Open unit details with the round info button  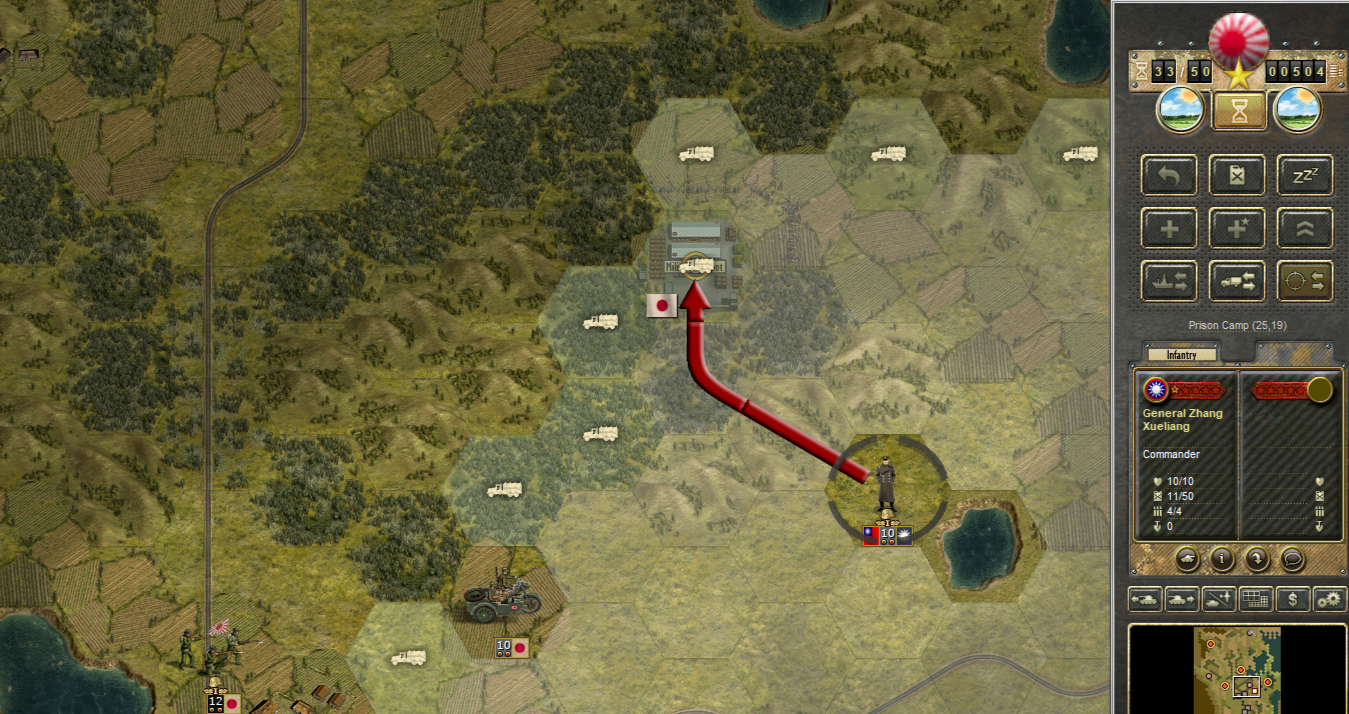[1221, 558]
